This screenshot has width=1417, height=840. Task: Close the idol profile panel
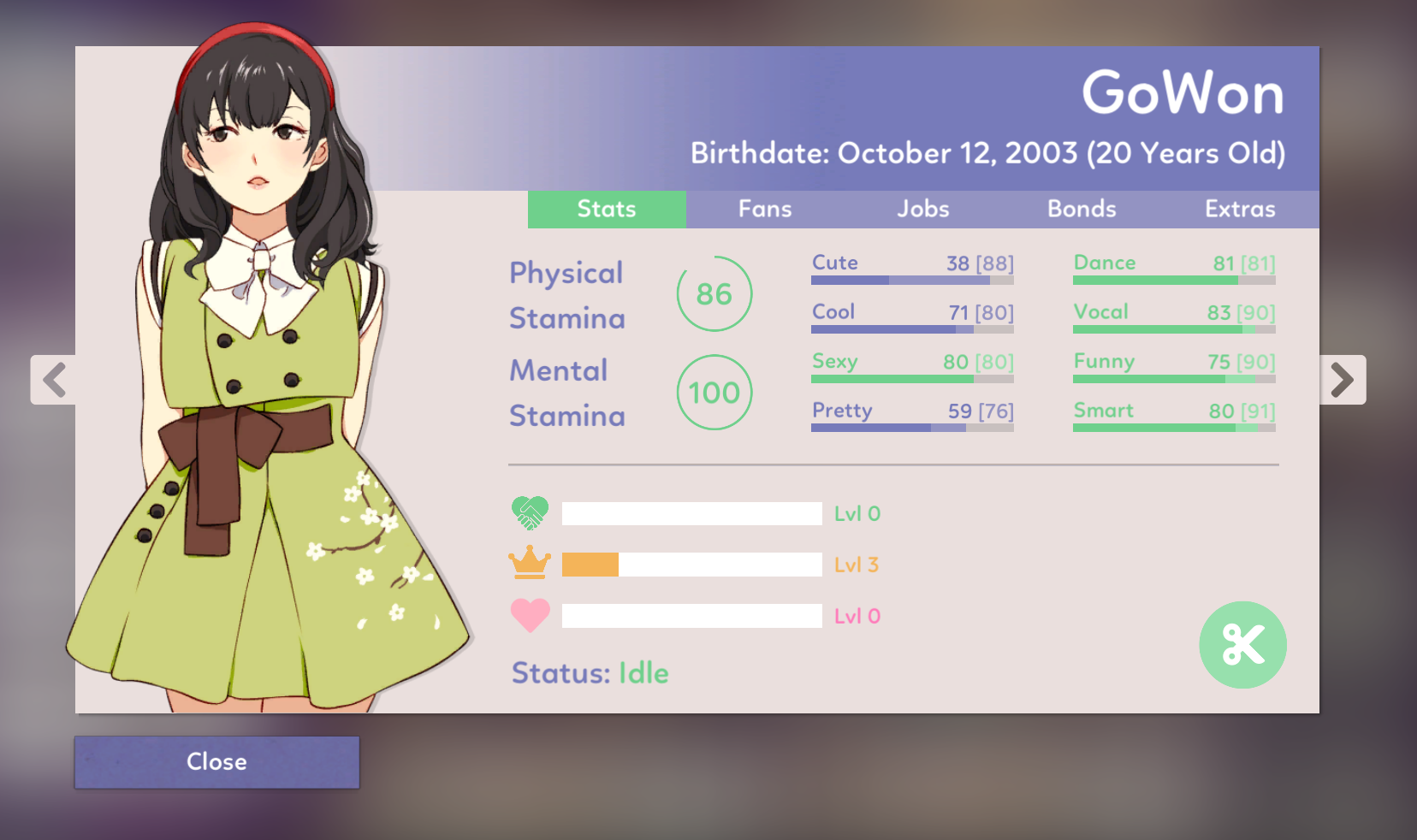pos(216,762)
